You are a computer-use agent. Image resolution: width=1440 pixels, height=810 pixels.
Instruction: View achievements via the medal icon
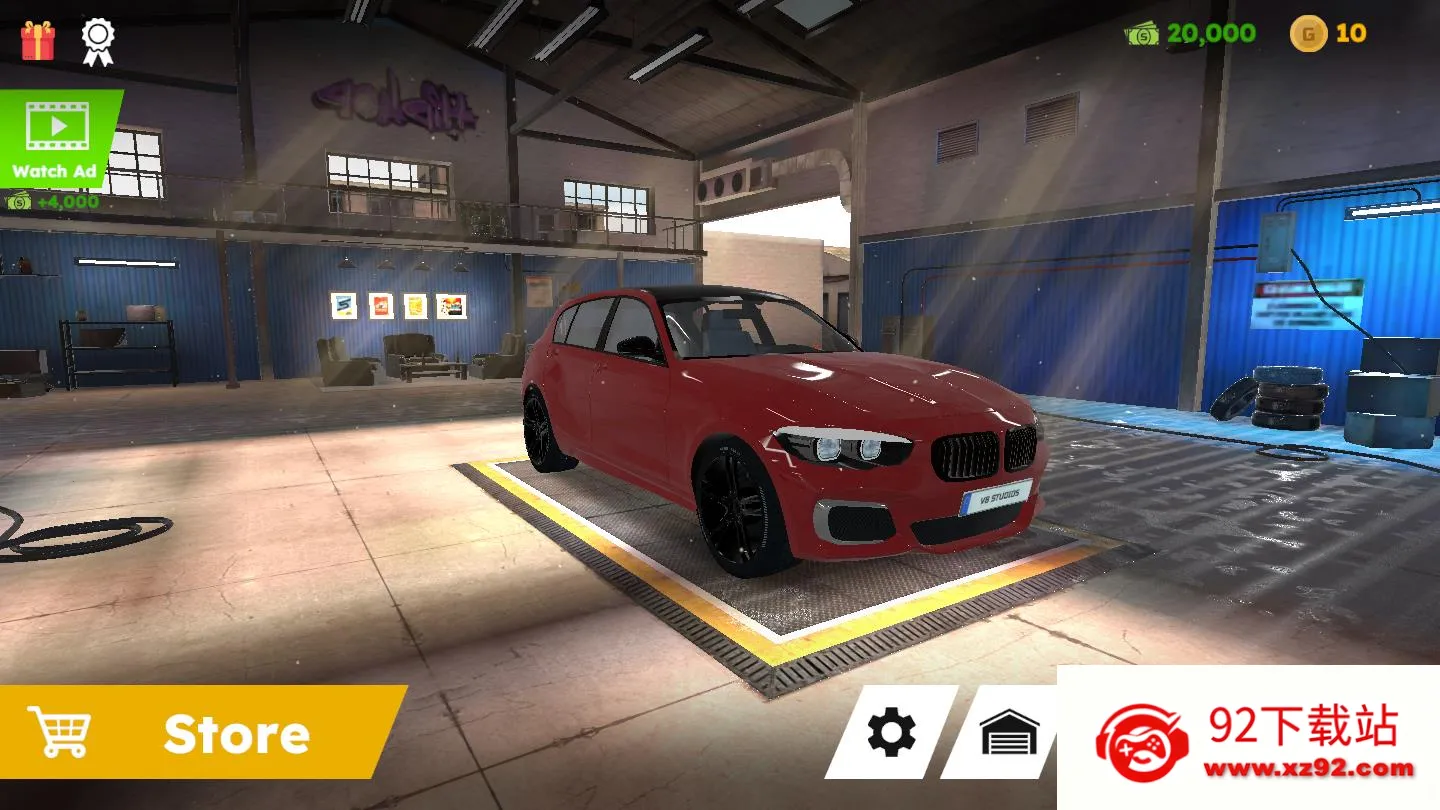click(x=96, y=40)
